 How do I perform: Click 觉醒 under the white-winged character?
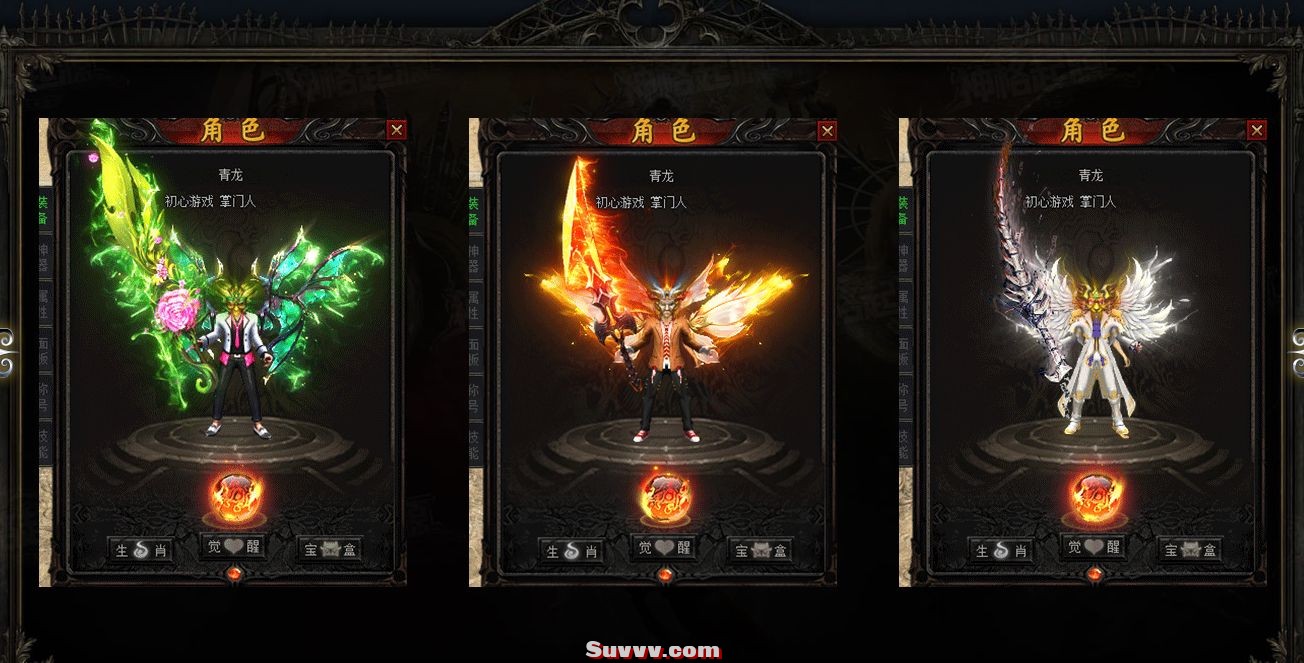pos(1094,547)
